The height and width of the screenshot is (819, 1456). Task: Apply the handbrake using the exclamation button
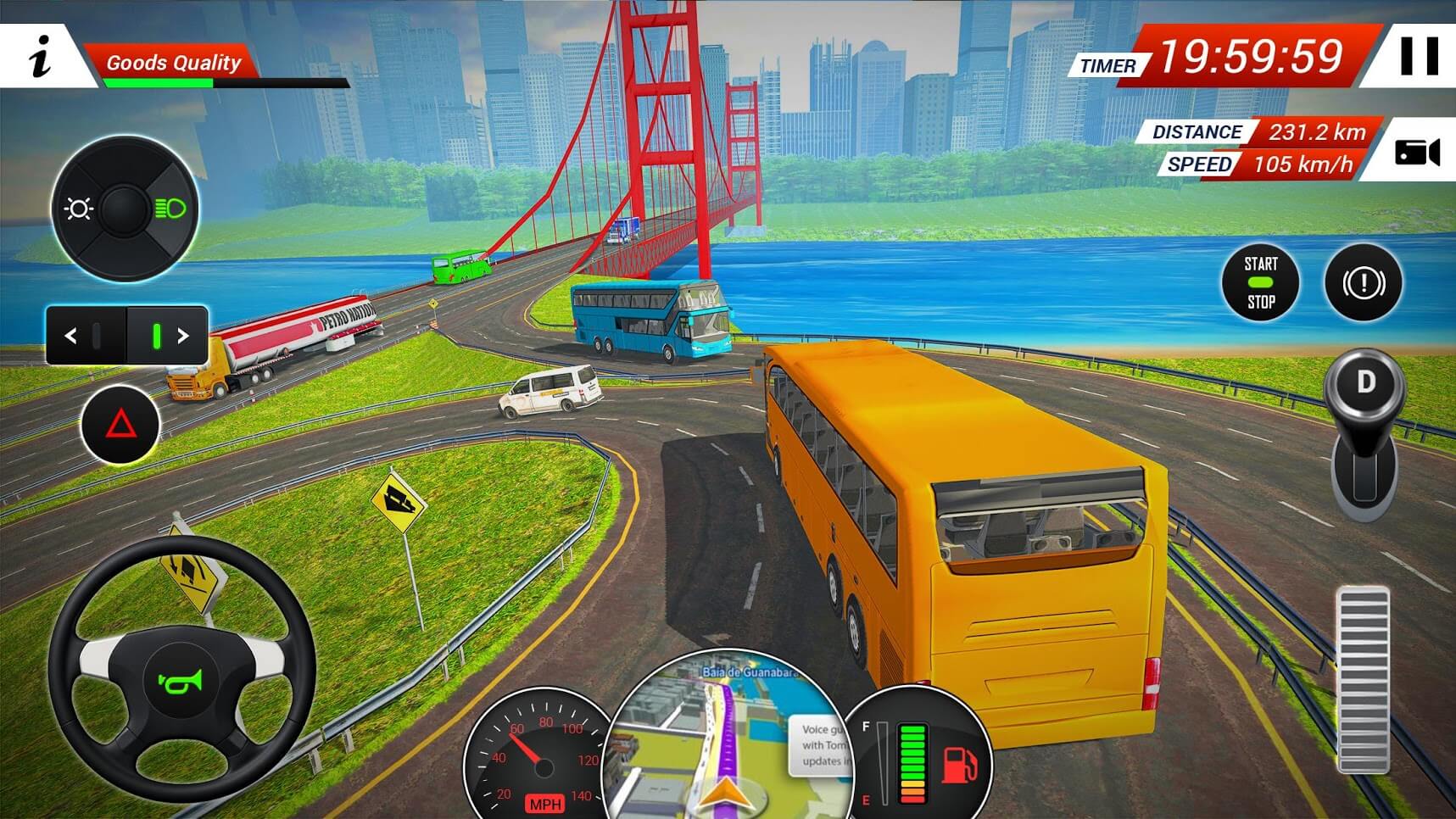(1364, 284)
